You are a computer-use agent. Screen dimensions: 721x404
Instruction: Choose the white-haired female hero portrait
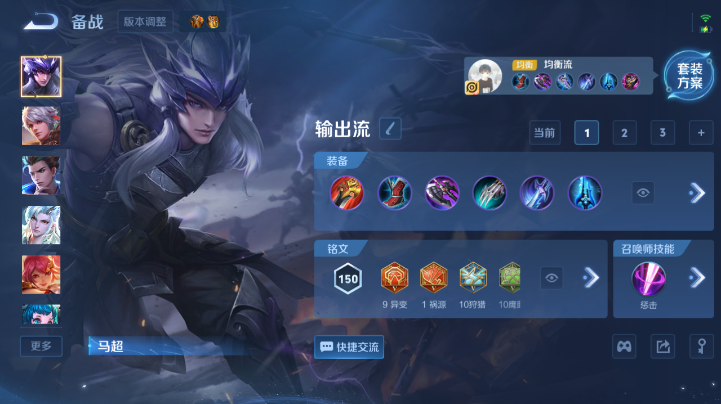41,225
